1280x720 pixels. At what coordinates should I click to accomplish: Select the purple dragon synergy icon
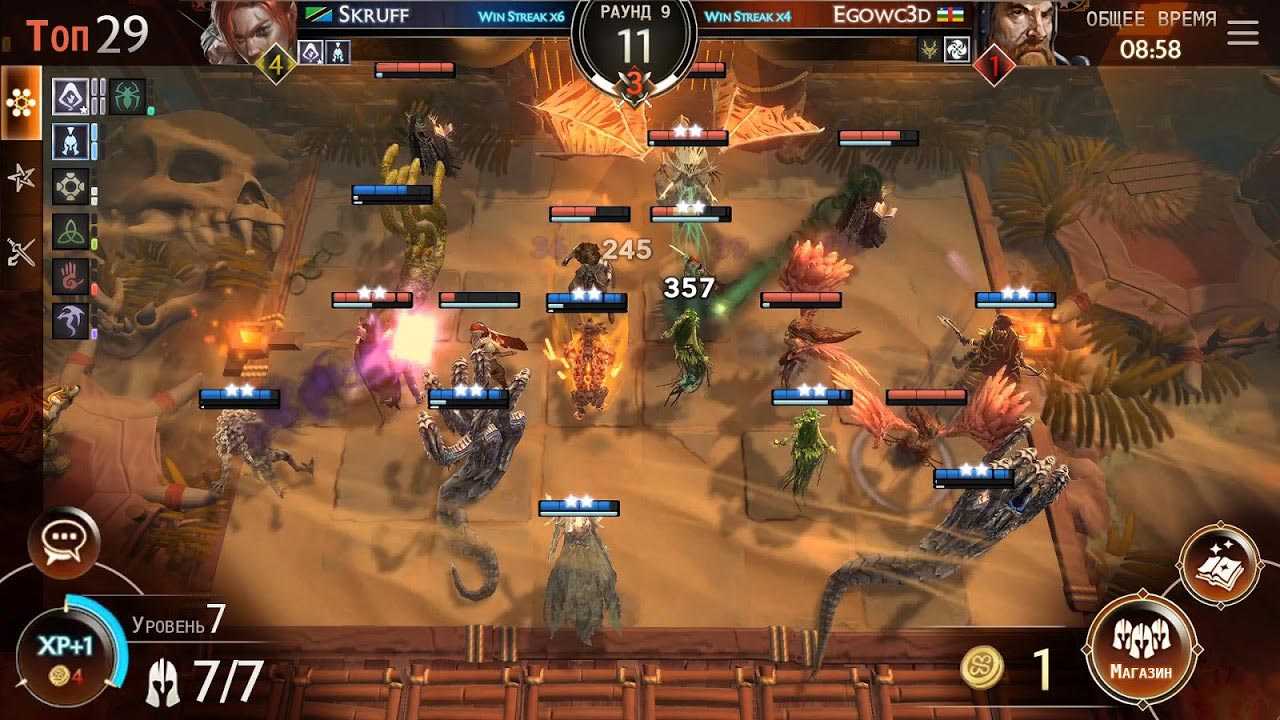tap(70, 322)
